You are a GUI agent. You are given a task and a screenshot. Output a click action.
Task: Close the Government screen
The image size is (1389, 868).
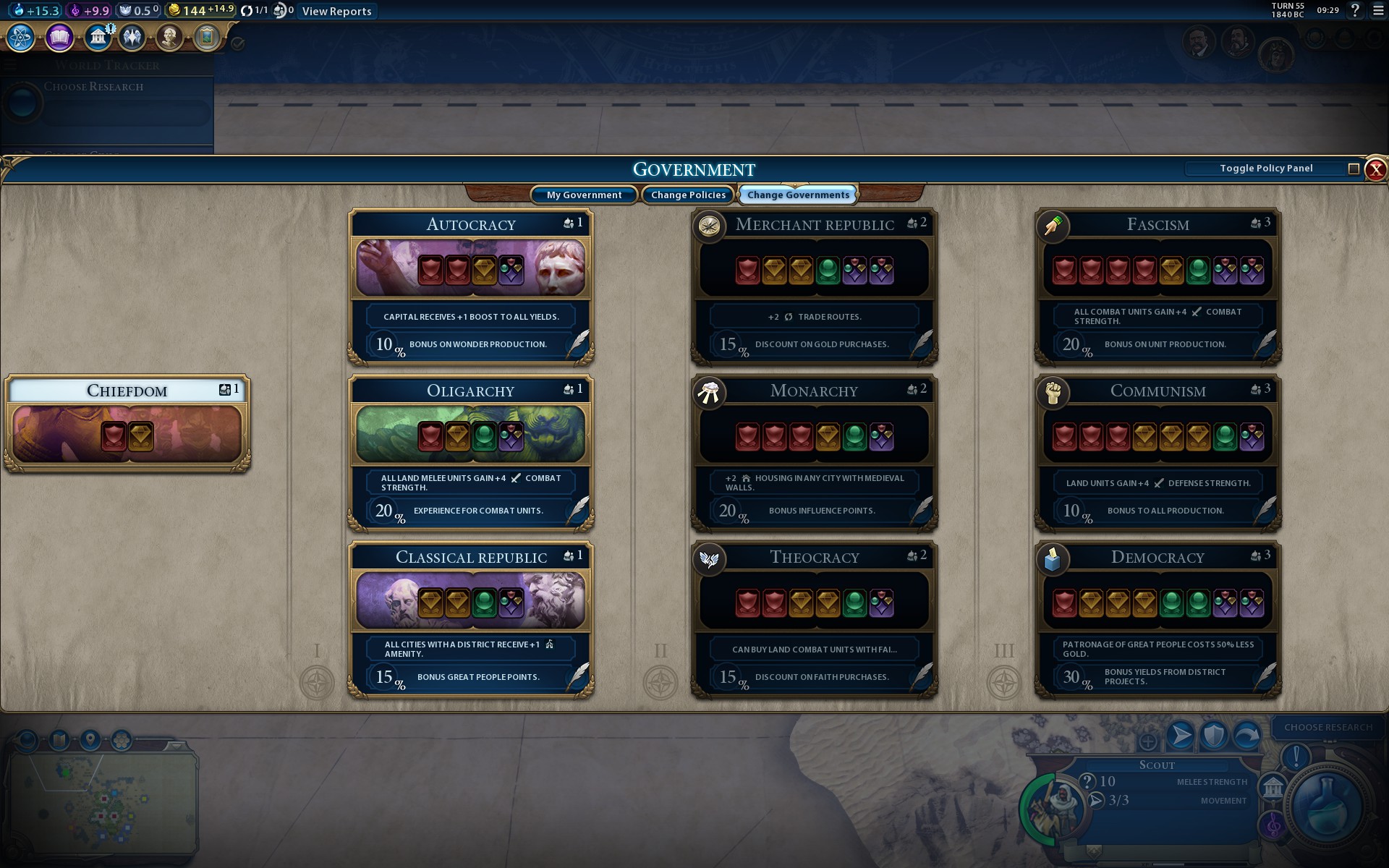pyautogui.click(x=1375, y=169)
